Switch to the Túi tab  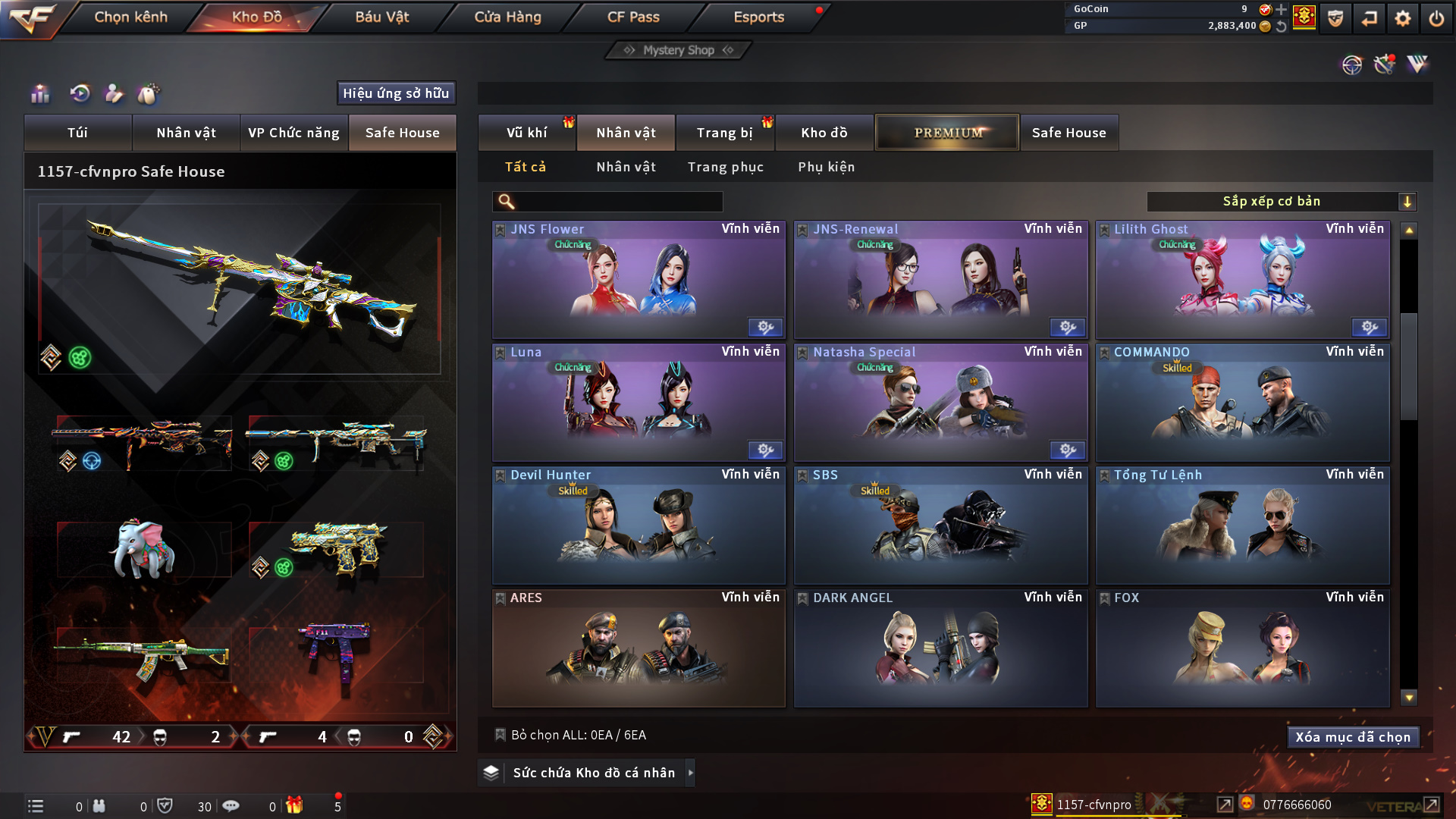[x=77, y=133]
